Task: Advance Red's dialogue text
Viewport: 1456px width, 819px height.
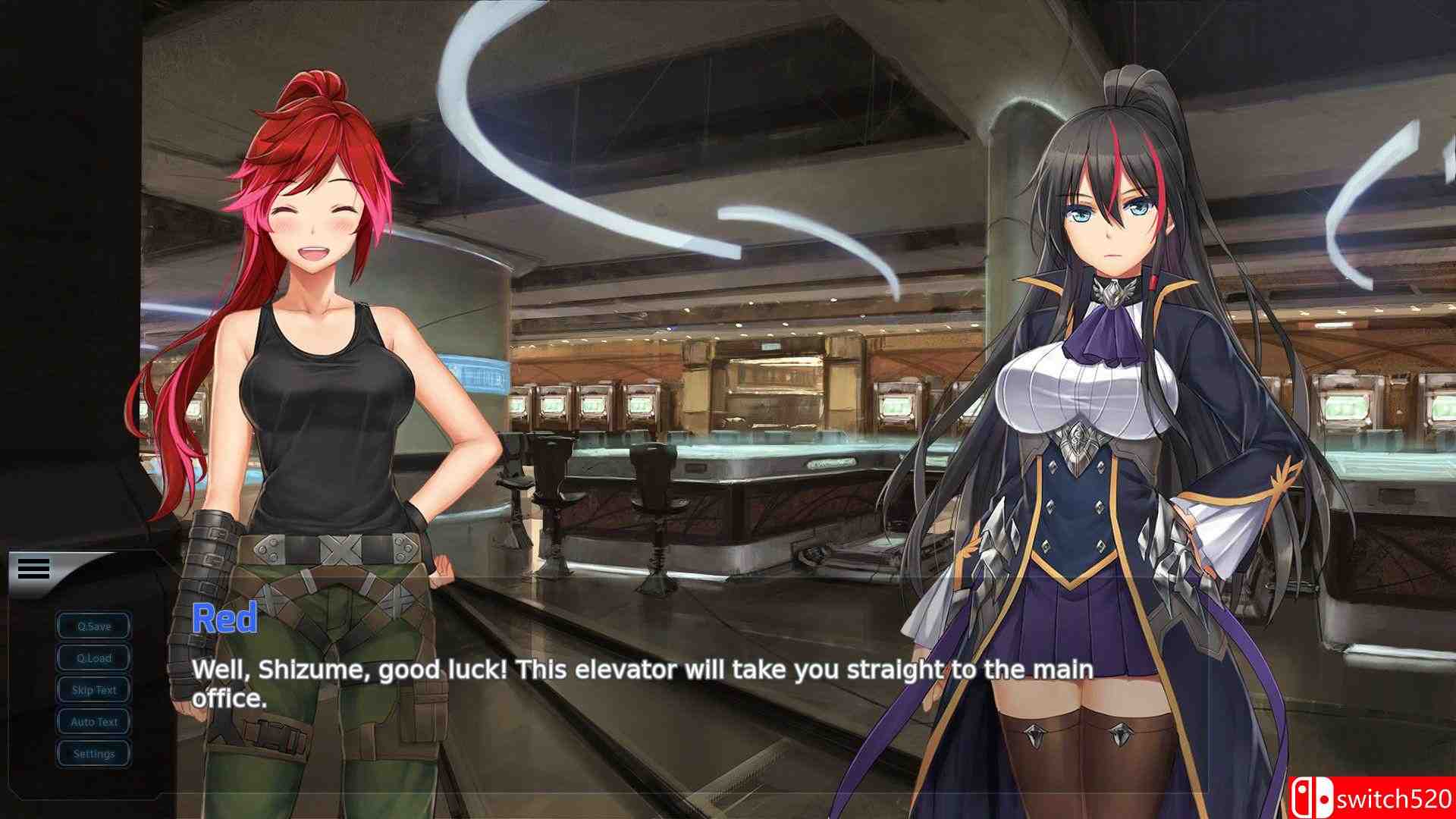Action: pos(642,683)
